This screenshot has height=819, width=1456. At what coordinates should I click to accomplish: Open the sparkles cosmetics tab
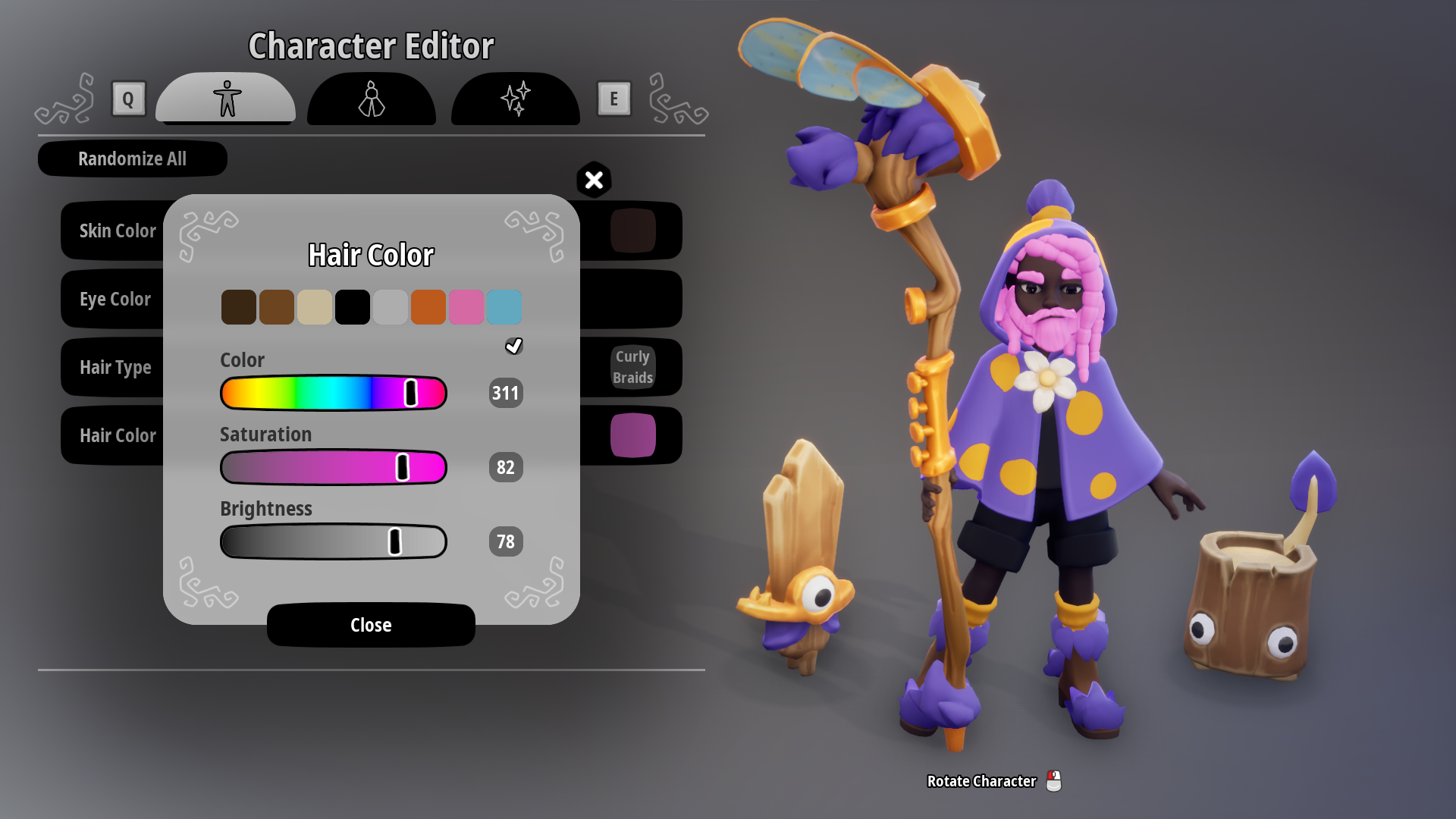click(515, 99)
